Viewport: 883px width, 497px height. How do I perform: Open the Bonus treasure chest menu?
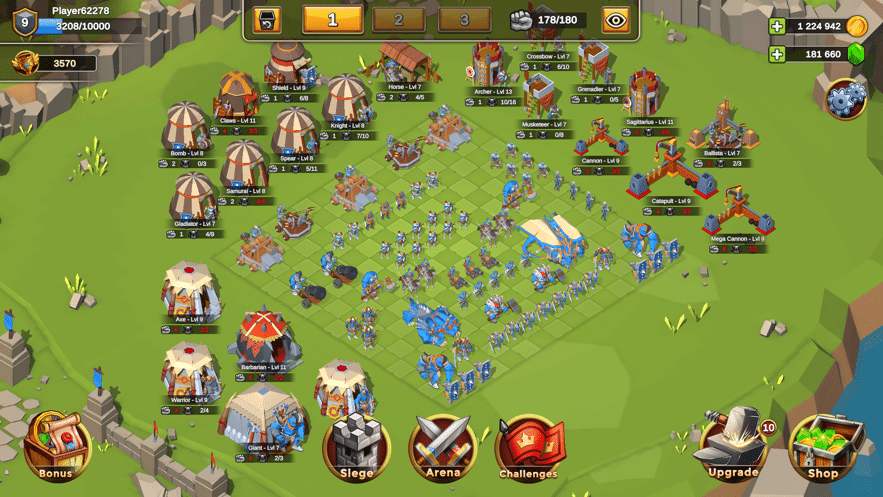click(56, 445)
